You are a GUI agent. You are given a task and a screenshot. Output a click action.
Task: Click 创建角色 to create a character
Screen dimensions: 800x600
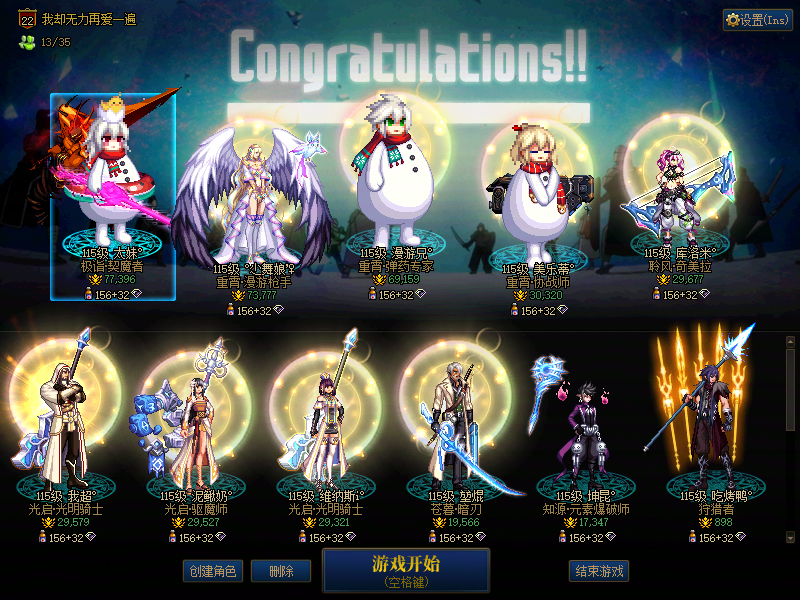pos(212,571)
